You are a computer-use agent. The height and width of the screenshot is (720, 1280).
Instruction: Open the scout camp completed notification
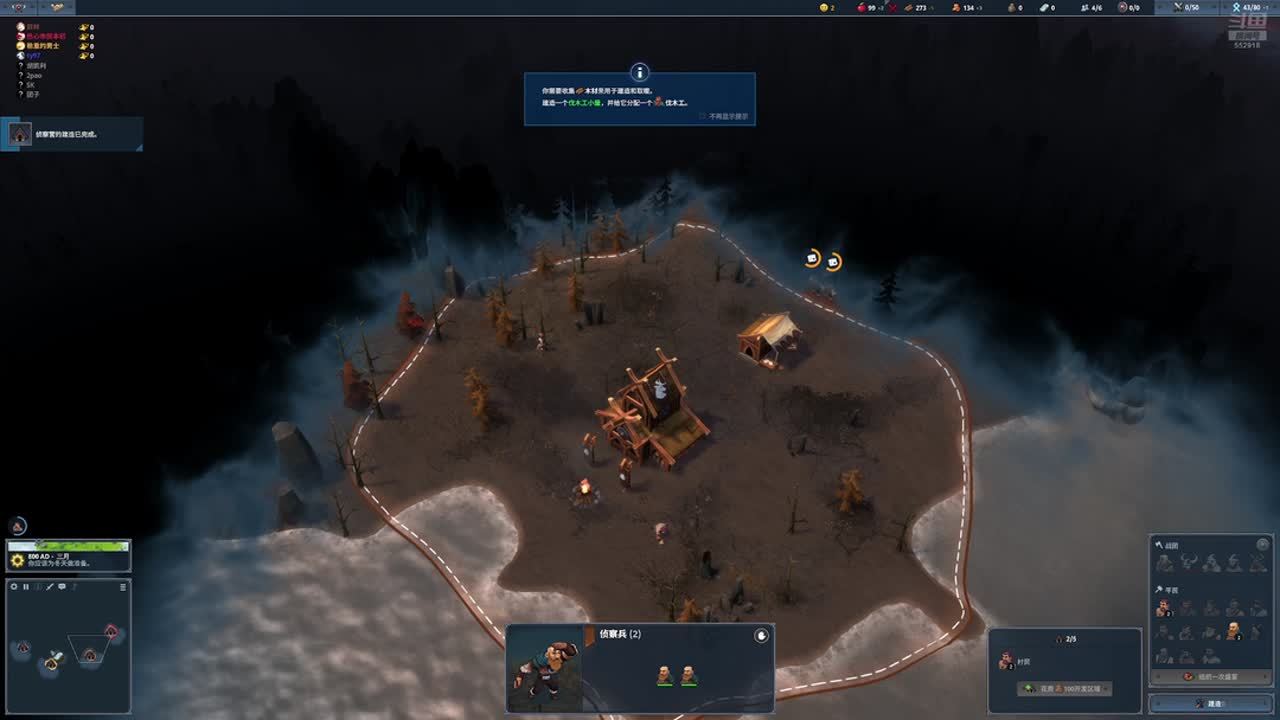coord(72,134)
